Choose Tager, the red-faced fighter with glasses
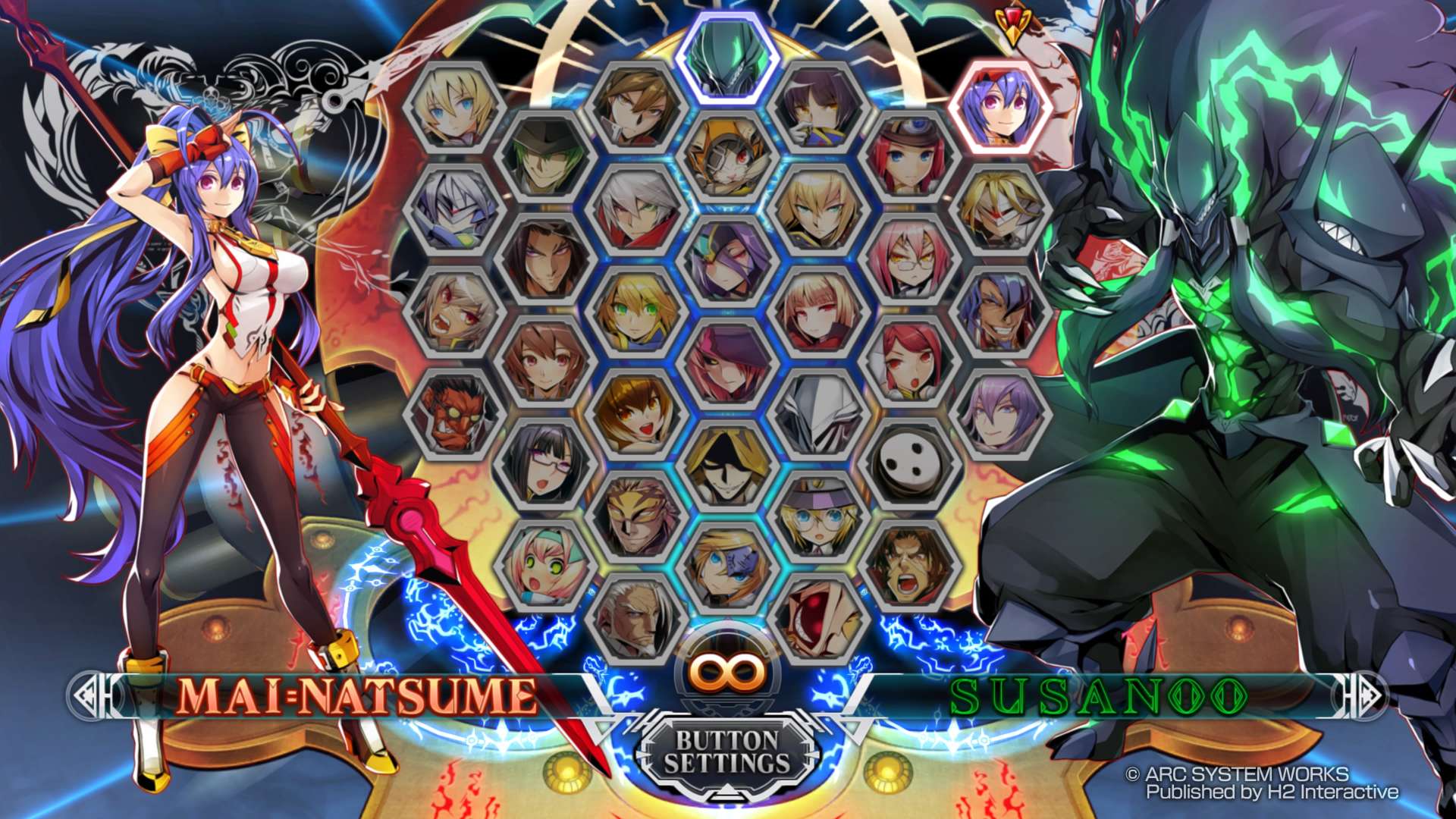This screenshot has width=1456, height=819. coord(455,415)
